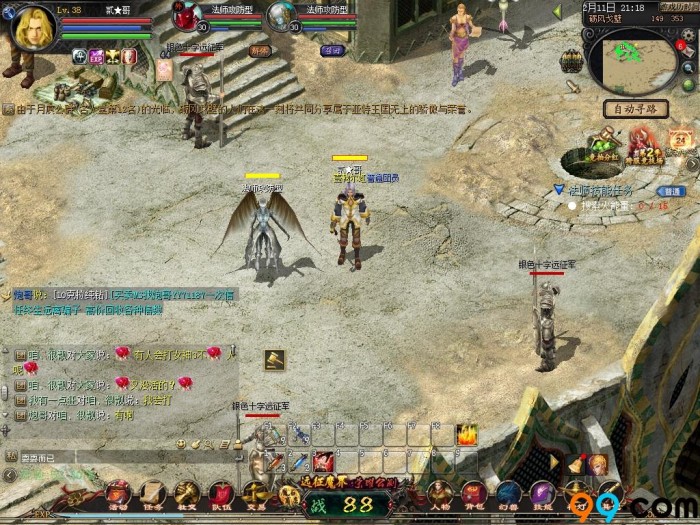
Task: Click the 自动寻路 auto-pathfinding button
Action: [x=635, y=108]
